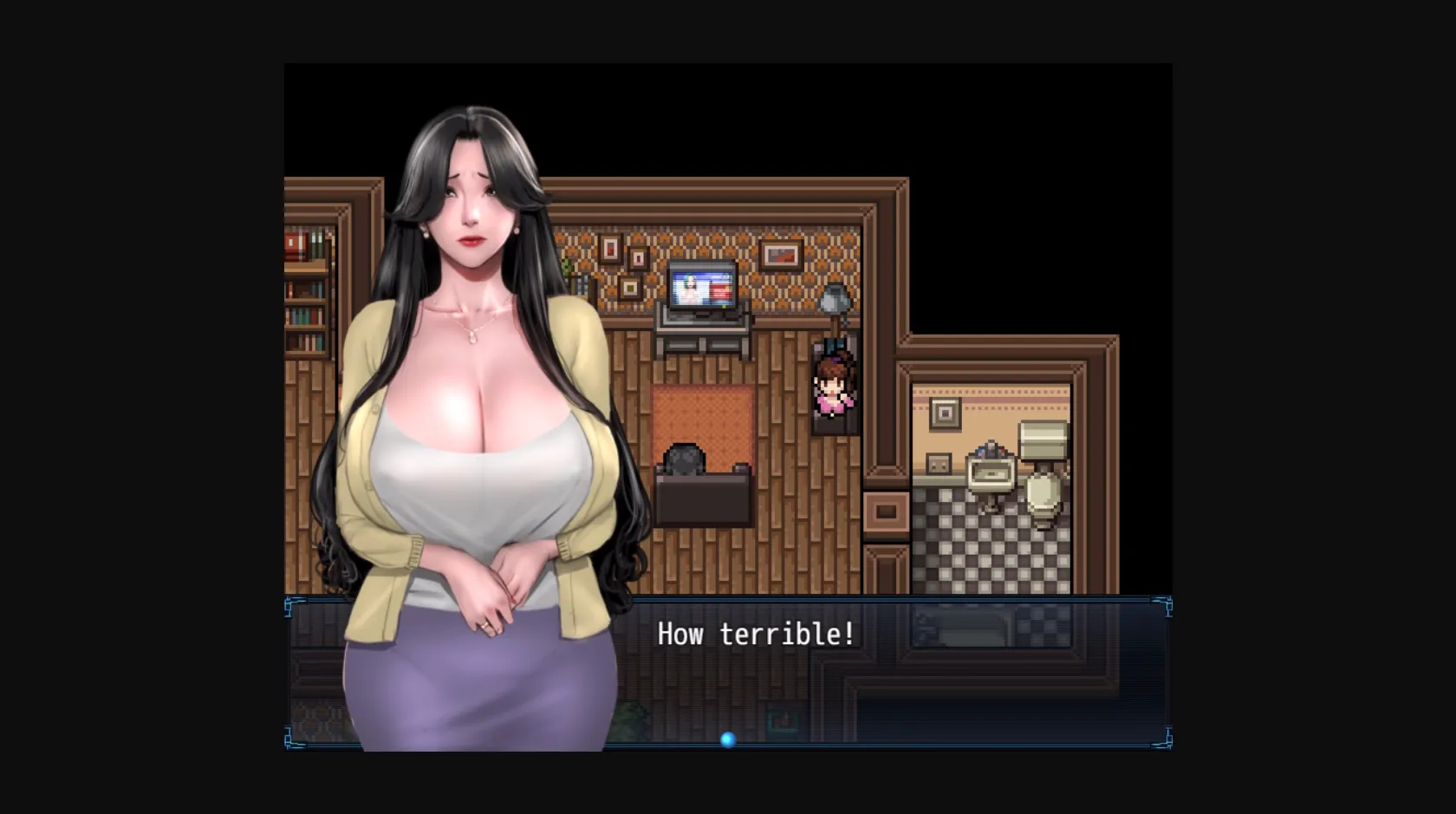Click the green potted plant near the dialogue box
The width and height of the screenshot is (1456, 814).
[629, 718]
